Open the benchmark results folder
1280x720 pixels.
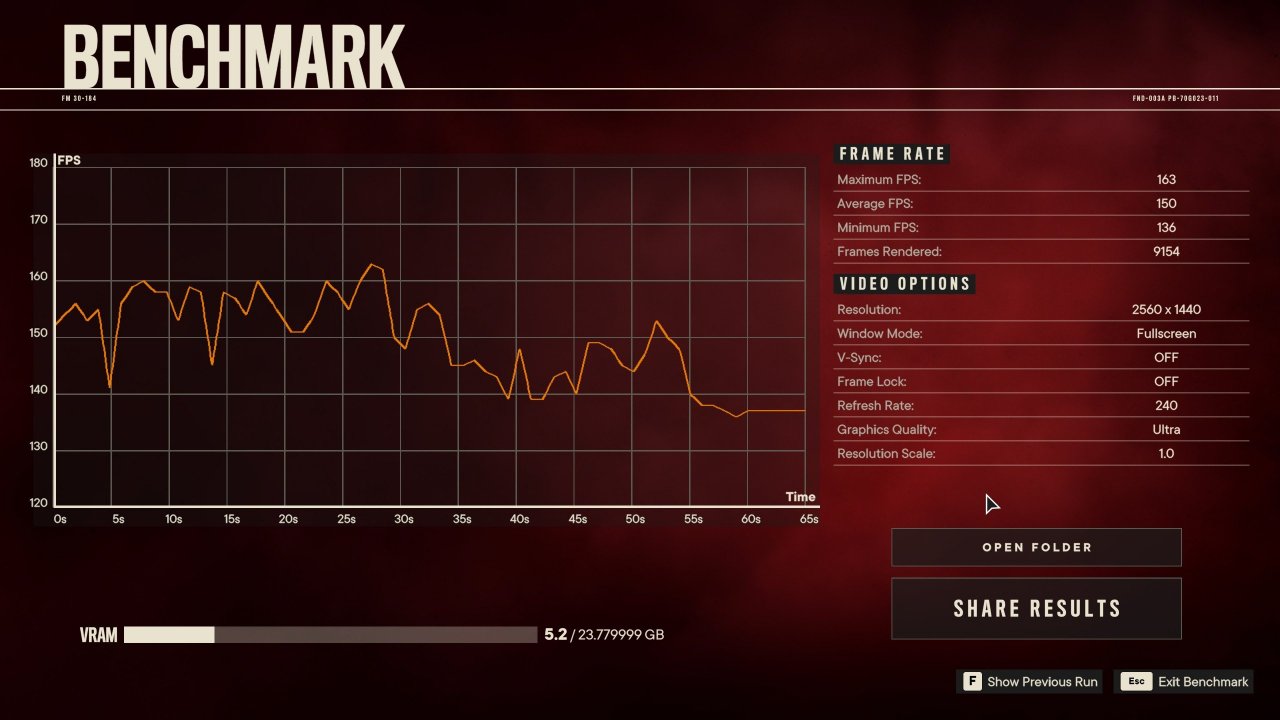tap(1036, 547)
